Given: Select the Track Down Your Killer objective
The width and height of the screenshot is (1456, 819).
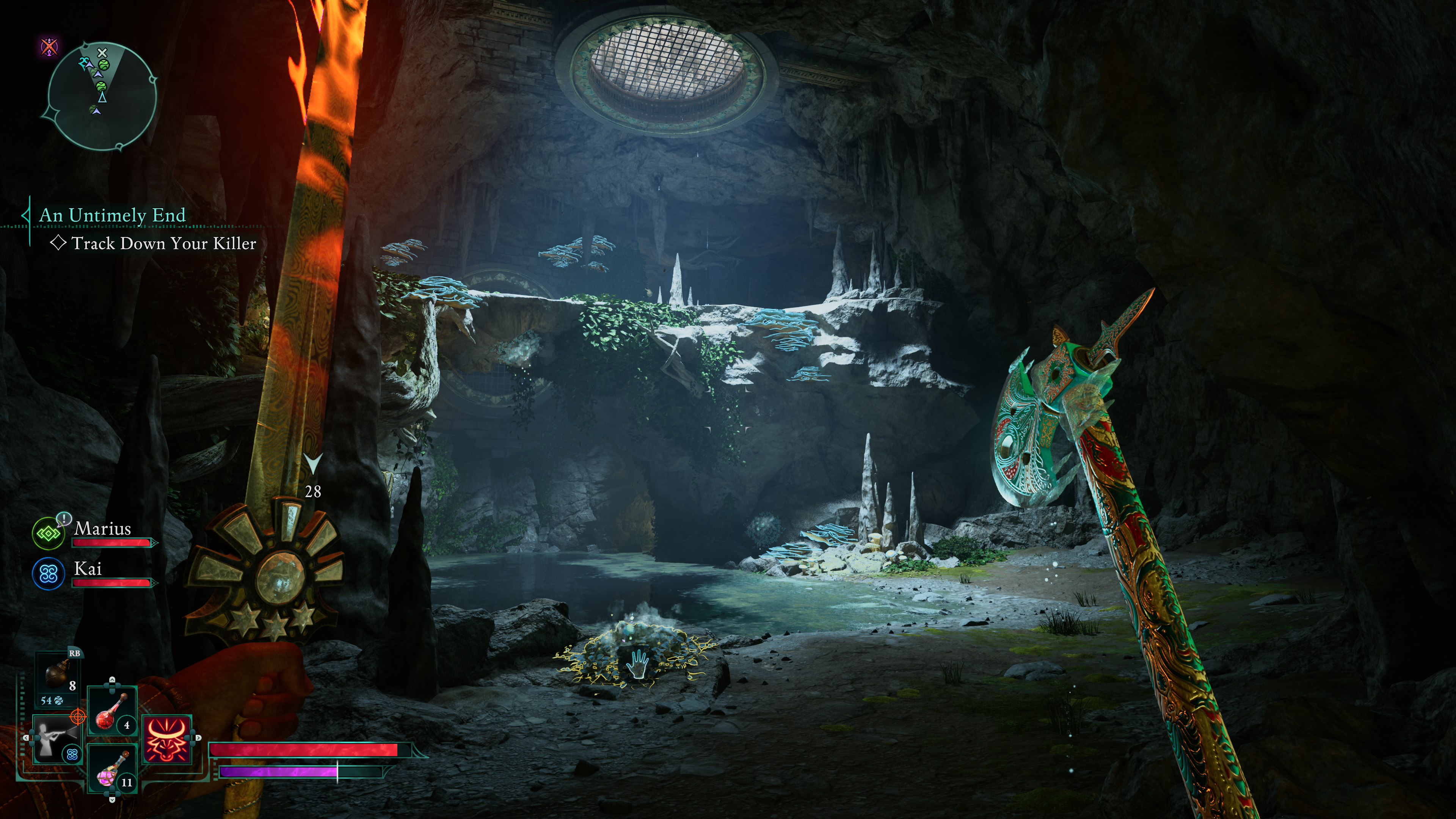Looking at the screenshot, I should click(163, 243).
